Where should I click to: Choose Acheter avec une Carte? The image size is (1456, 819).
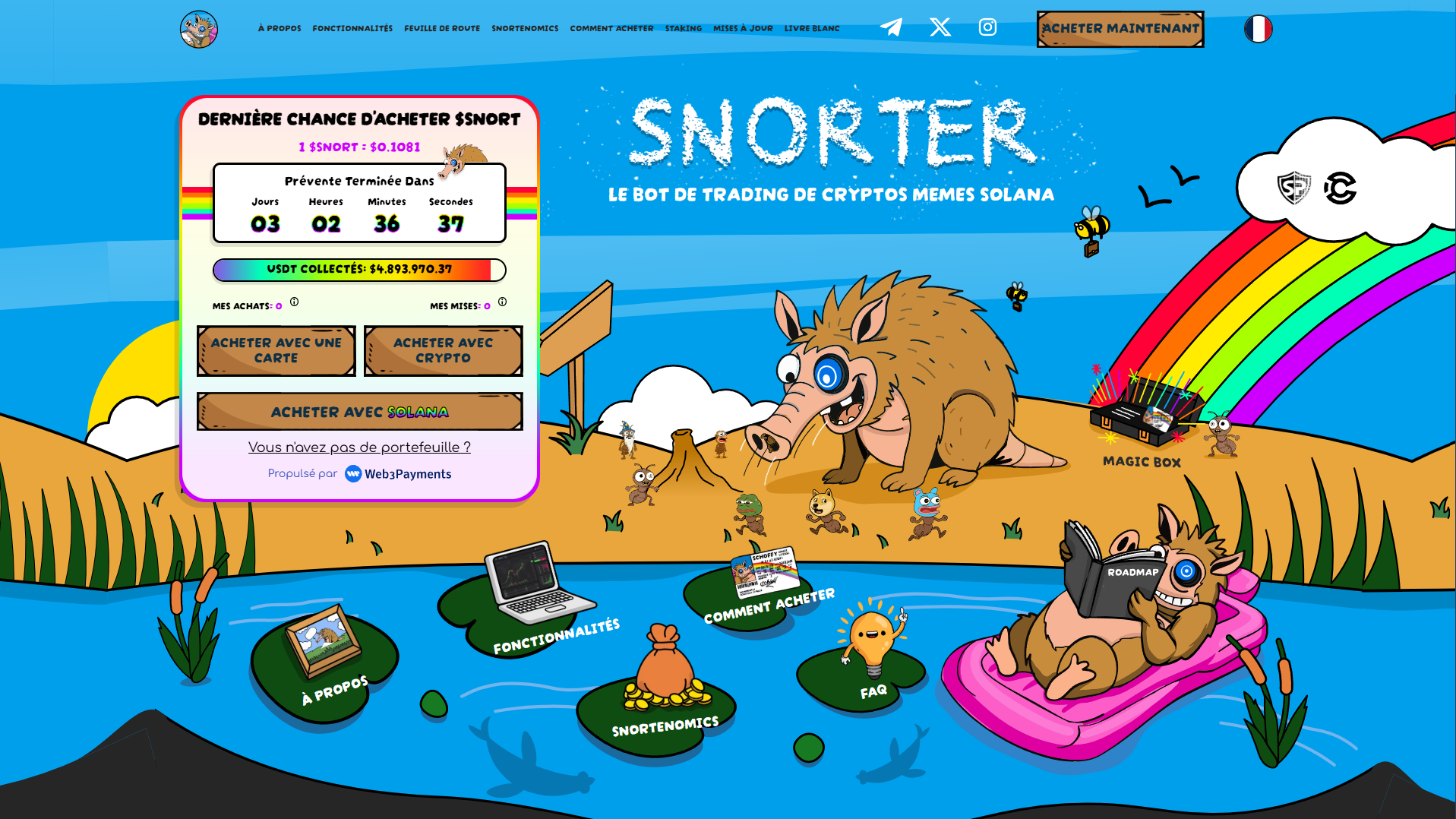coord(276,351)
